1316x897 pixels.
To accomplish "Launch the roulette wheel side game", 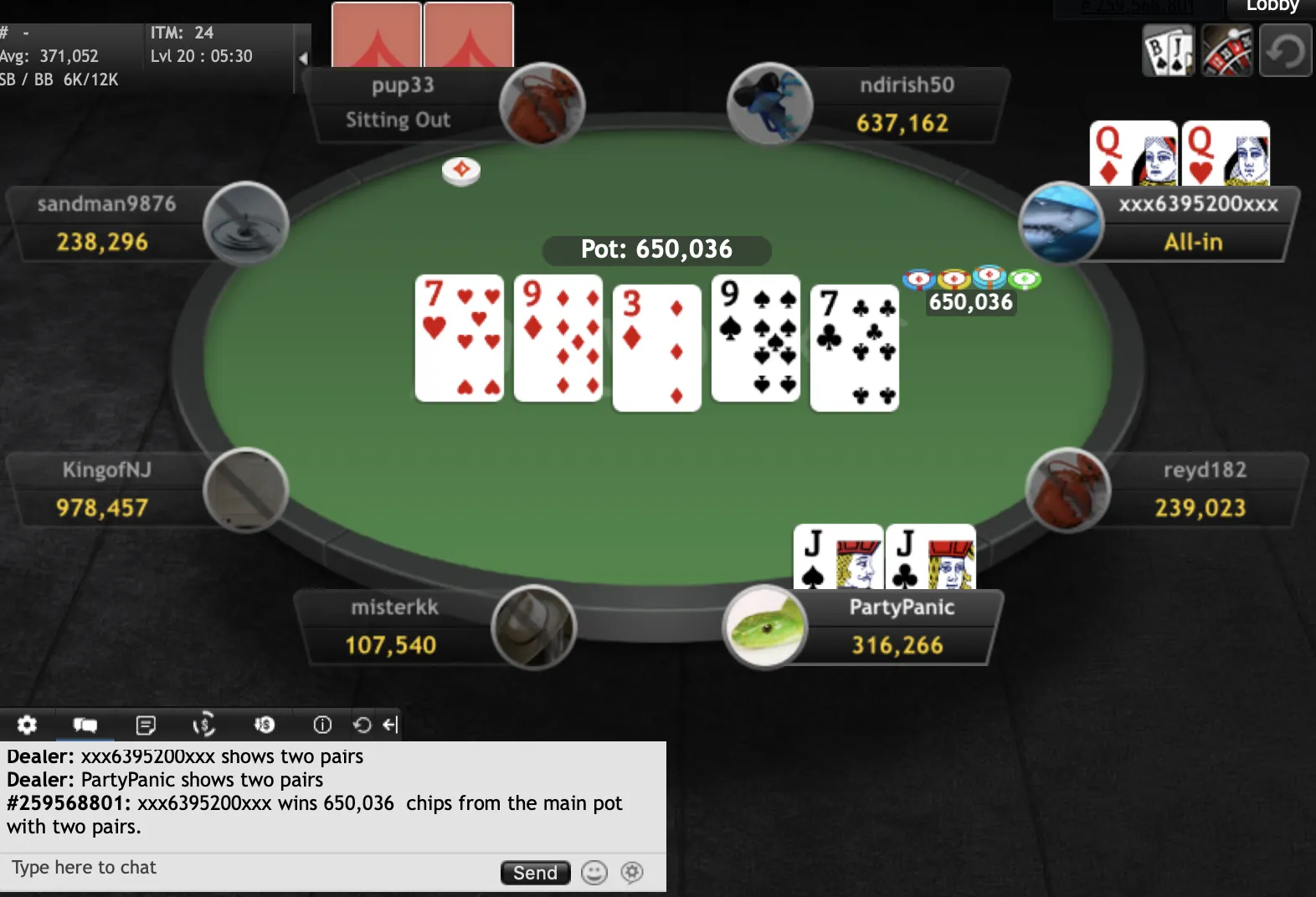I will click(1226, 51).
